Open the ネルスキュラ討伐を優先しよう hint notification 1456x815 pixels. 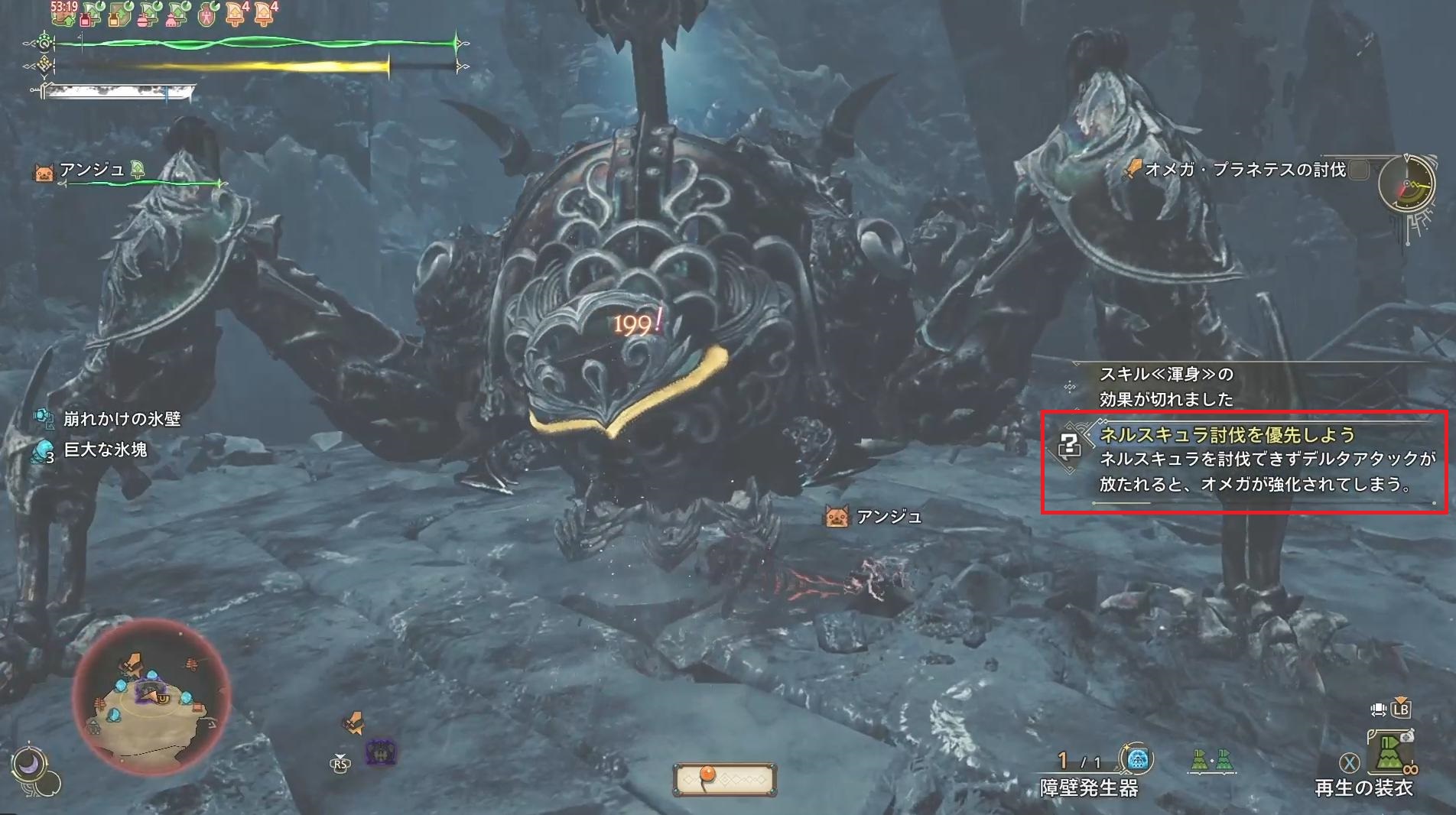coord(1244,461)
